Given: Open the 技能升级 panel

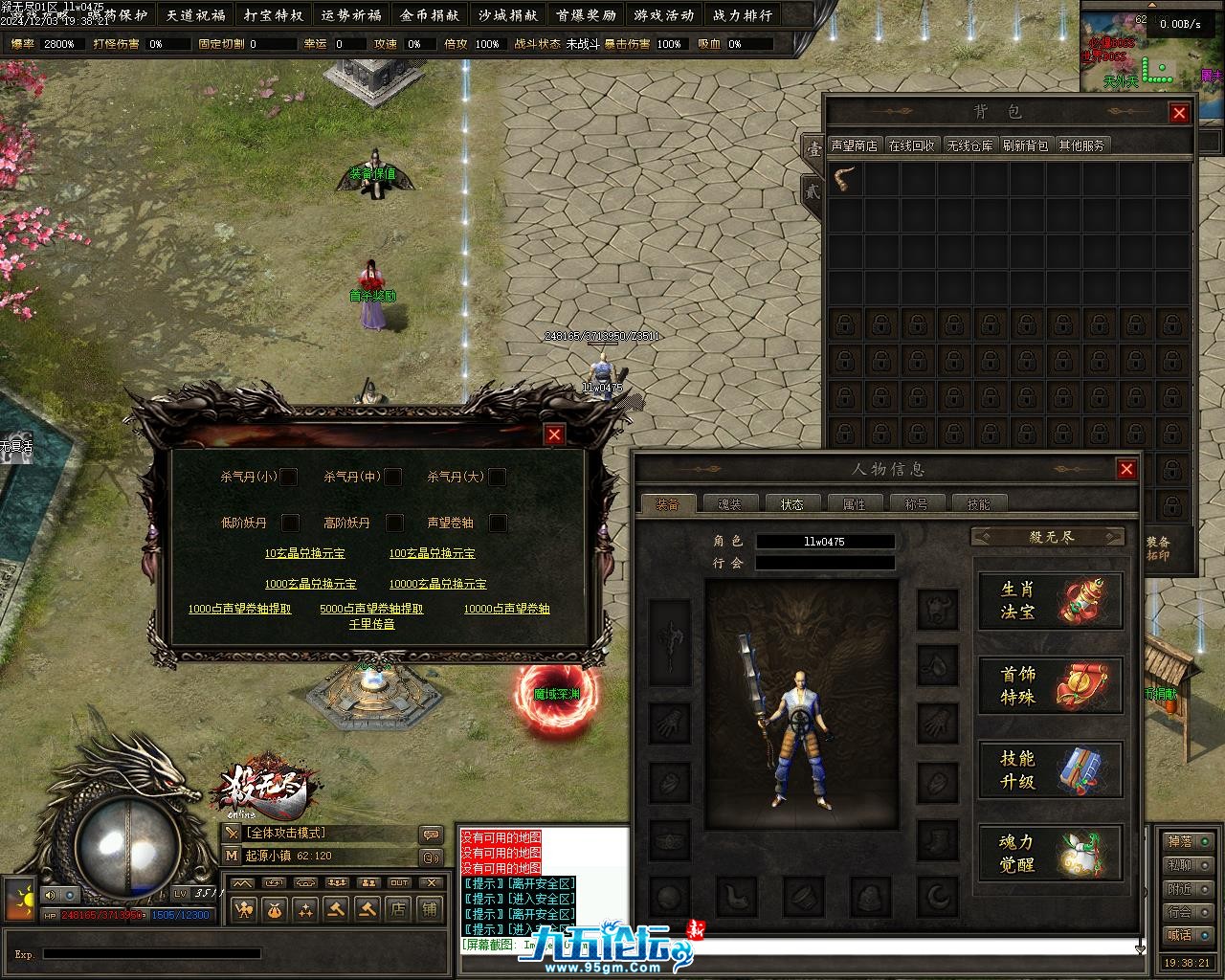Looking at the screenshot, I should pos(1050,770).
